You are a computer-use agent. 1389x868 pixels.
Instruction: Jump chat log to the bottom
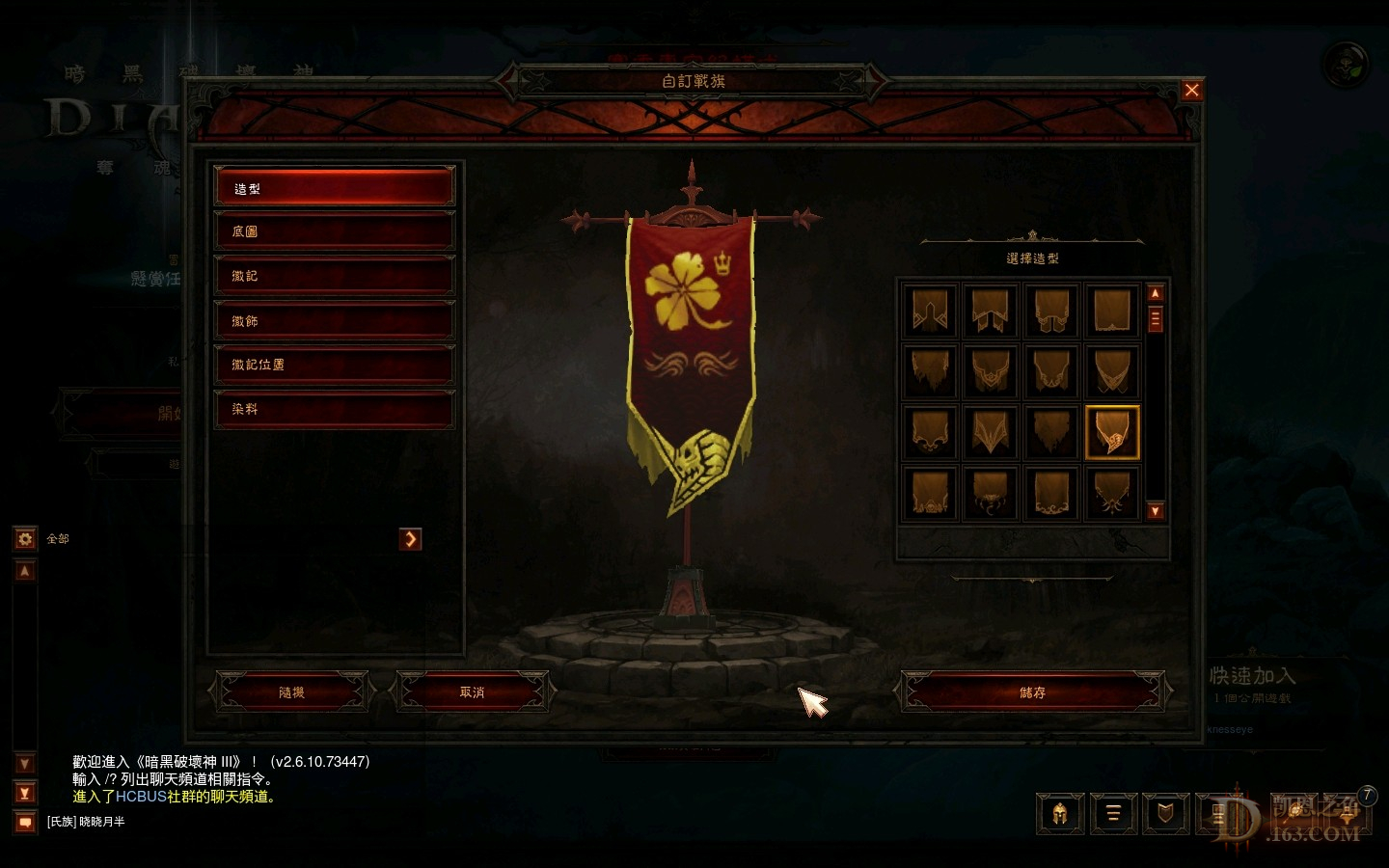pos(25,793)
